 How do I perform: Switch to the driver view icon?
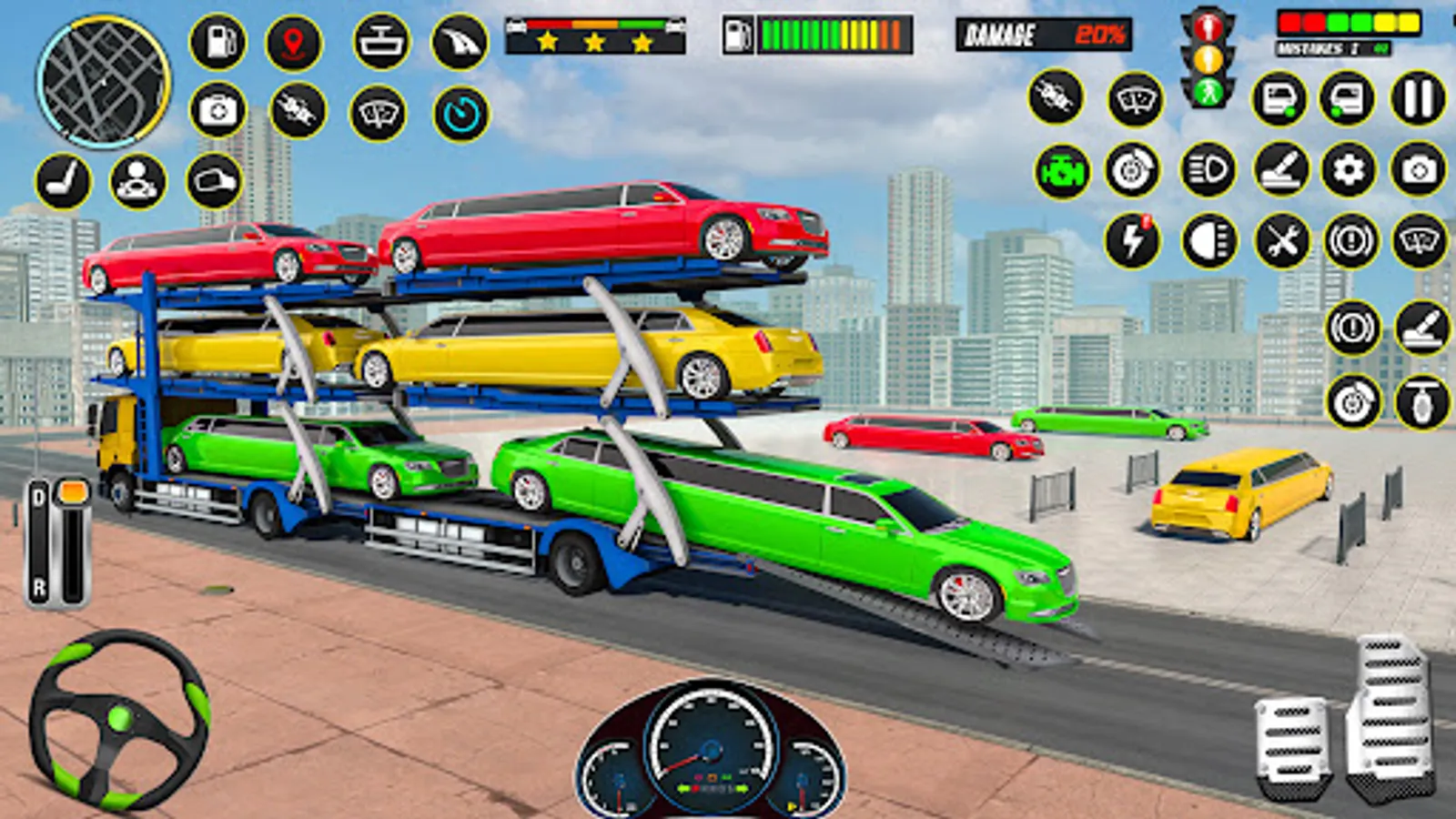[x=138, y=180]
